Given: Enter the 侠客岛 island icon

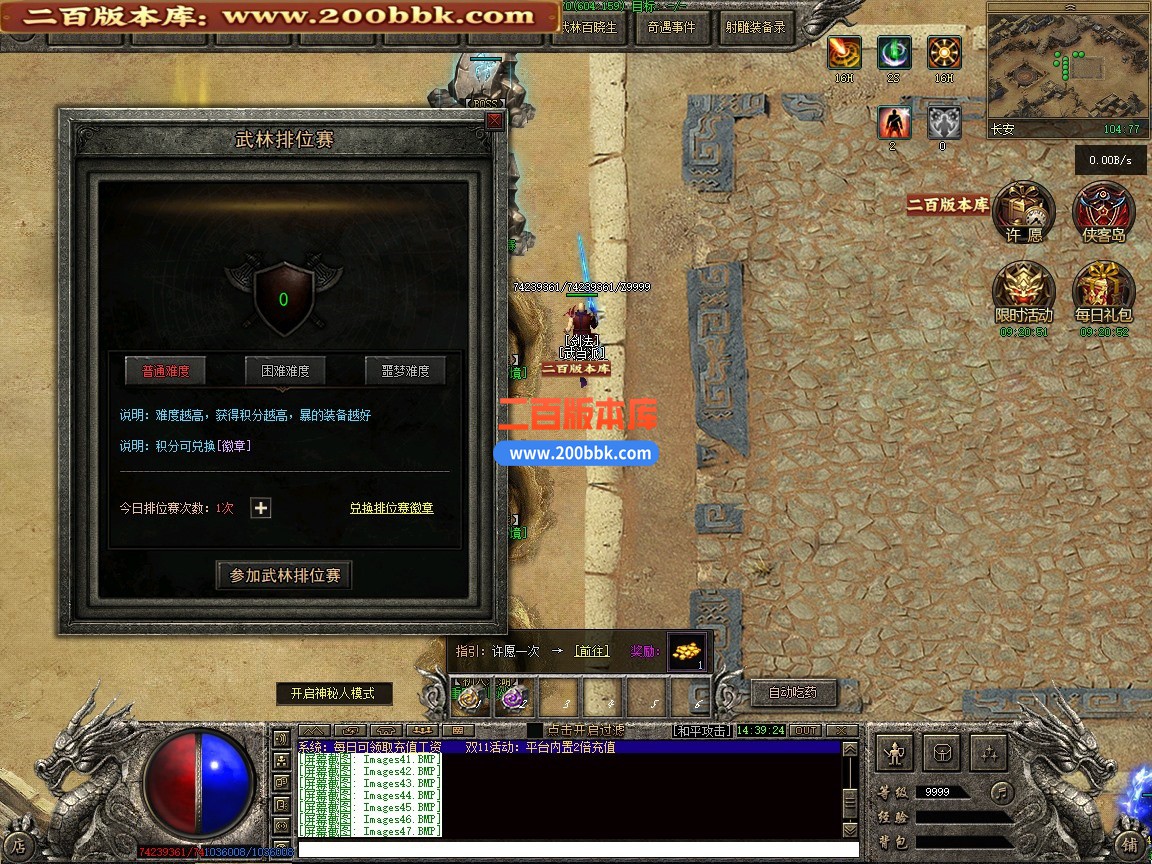Looking at the screenshot, I should [x=1103, y=212].
